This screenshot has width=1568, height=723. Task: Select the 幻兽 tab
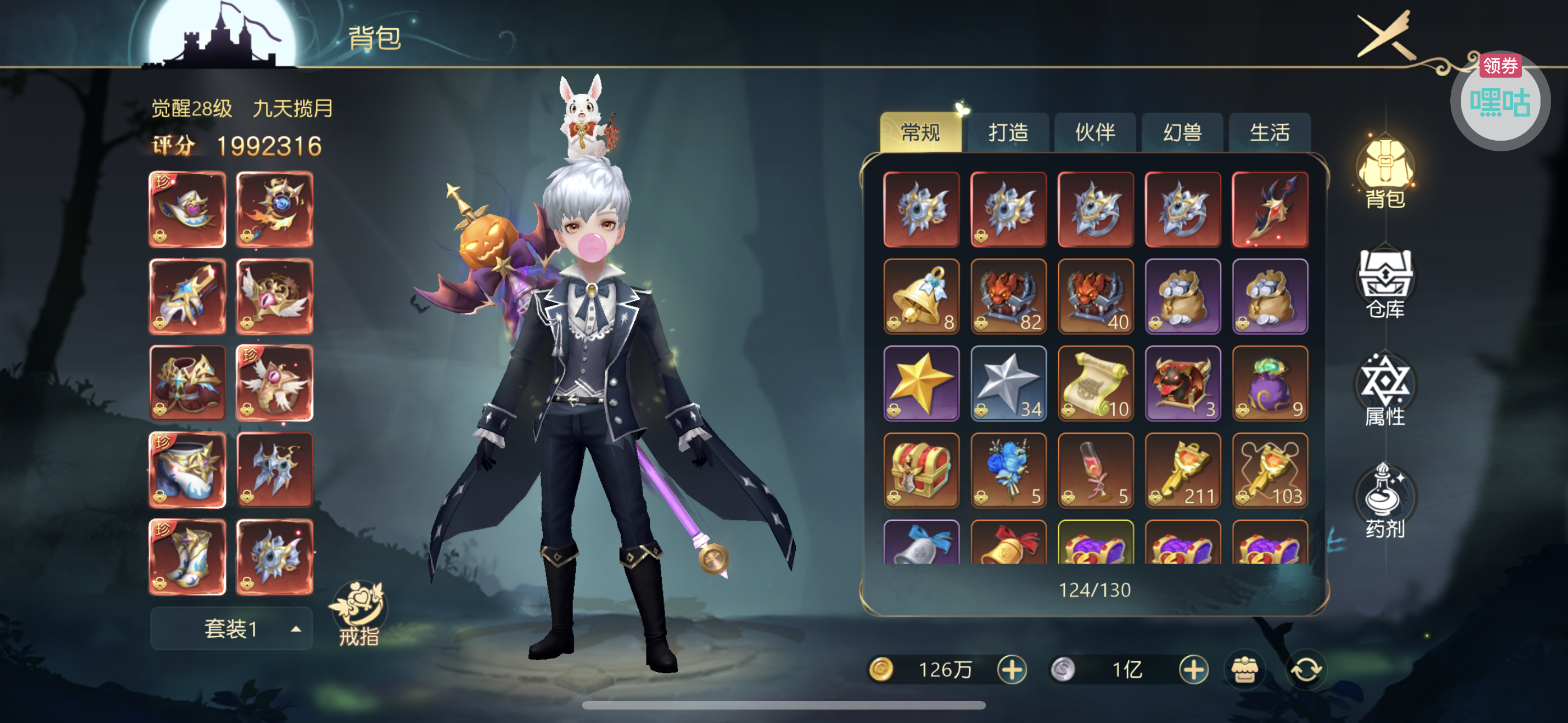coord(1182,132)
